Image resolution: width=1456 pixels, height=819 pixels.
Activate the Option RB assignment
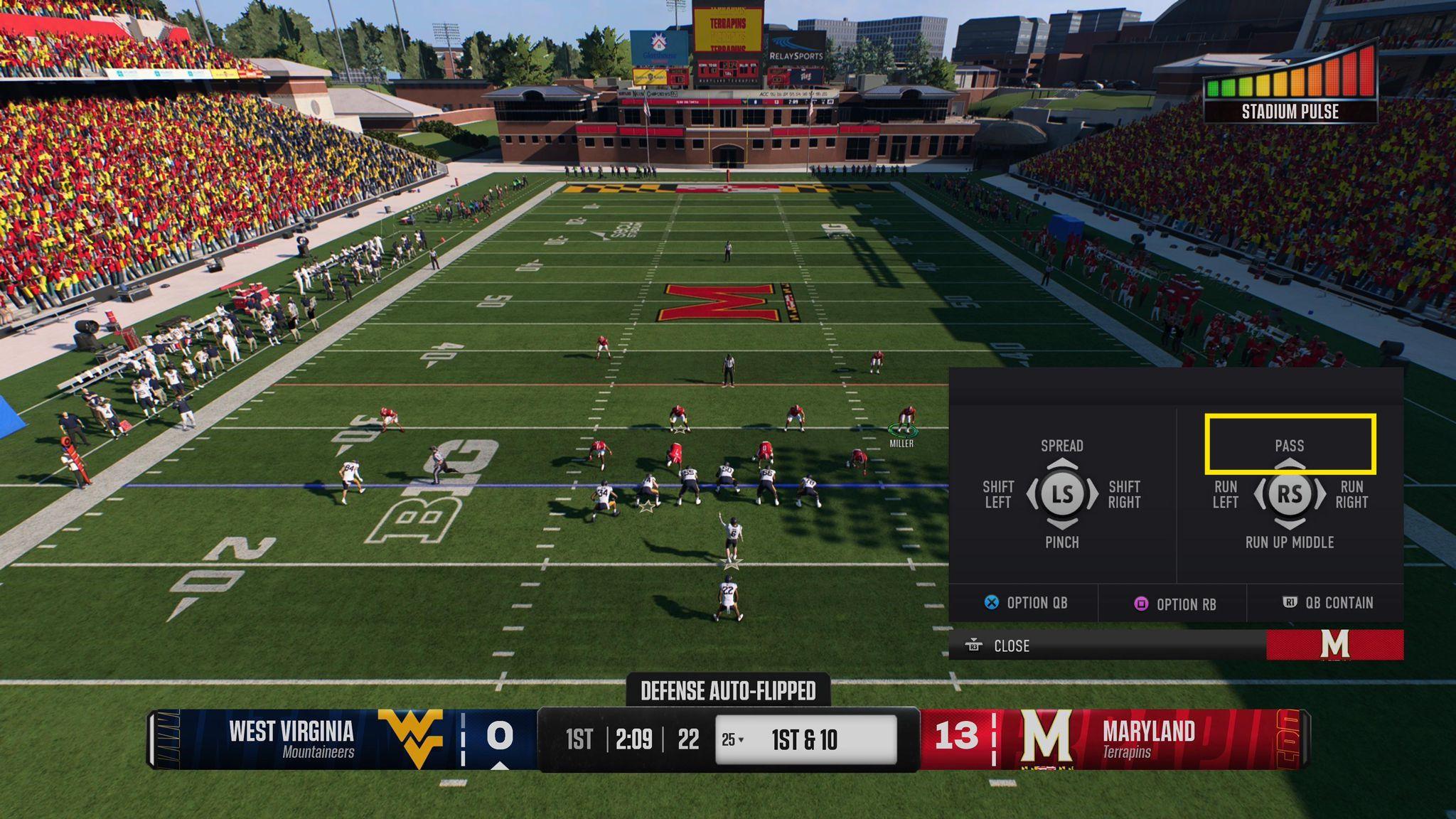coord(1174,604)
